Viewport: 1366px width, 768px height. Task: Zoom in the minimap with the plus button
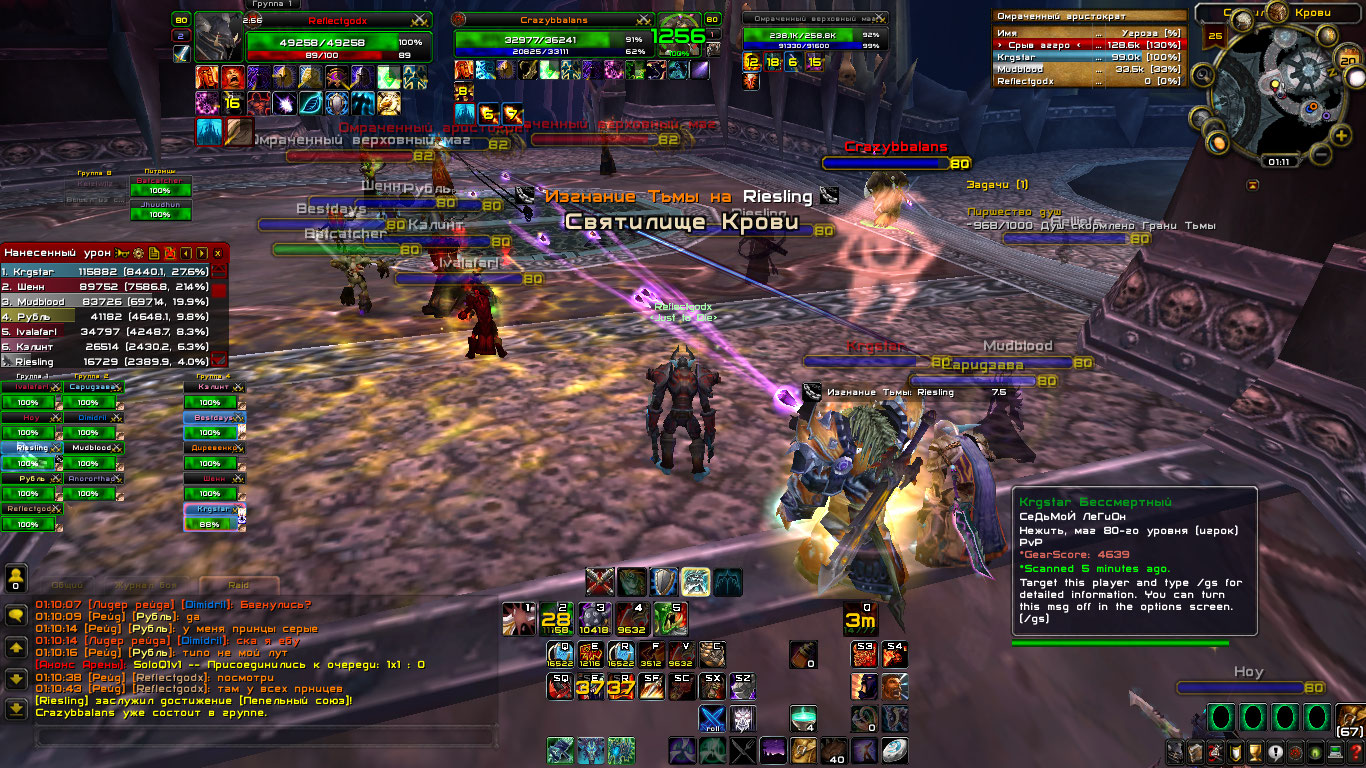coord(1341,135)
